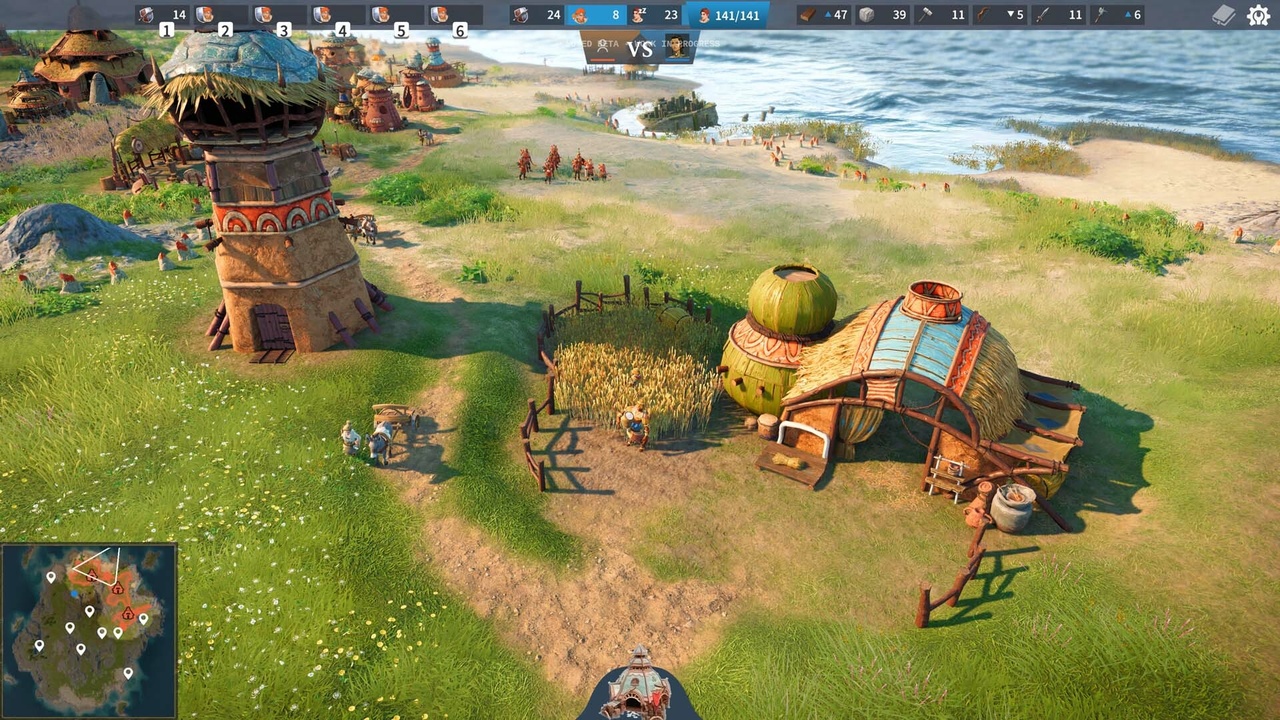Screen dimensions: 1280x720
Task: Click the minimap island overview
Action: [89, 631]
